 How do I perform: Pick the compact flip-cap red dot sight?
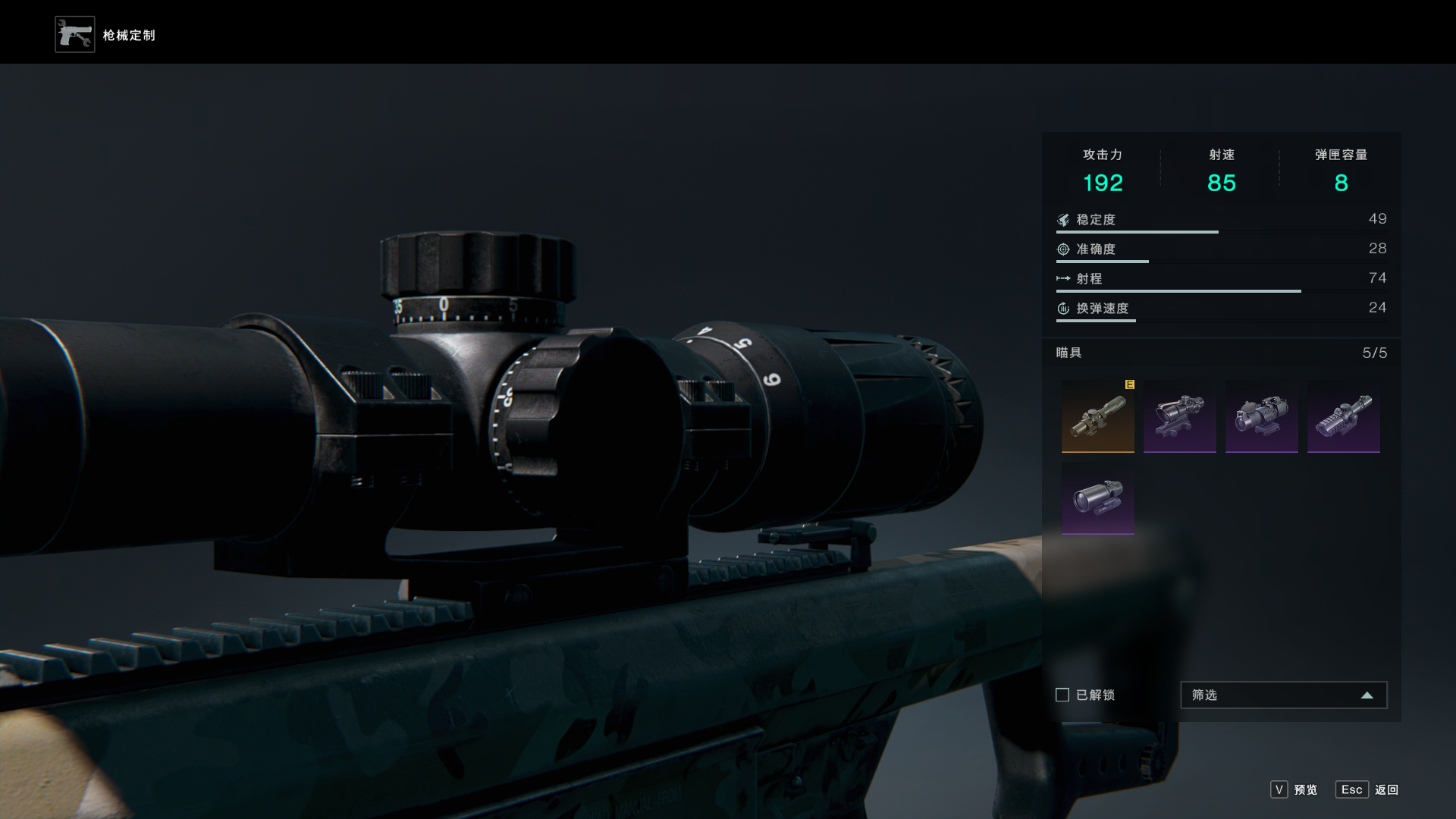coord(1261,416)
